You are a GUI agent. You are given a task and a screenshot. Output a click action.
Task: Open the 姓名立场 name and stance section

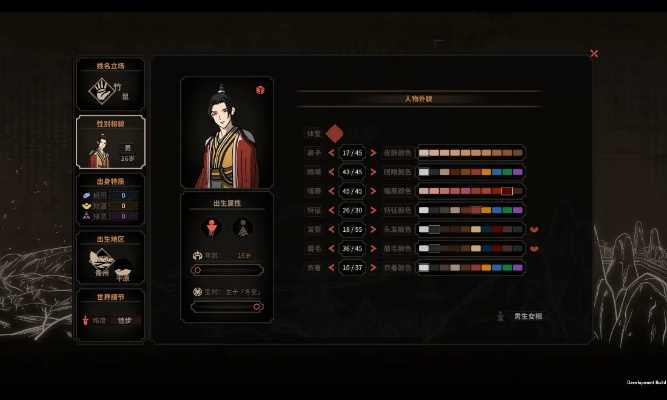110,84
